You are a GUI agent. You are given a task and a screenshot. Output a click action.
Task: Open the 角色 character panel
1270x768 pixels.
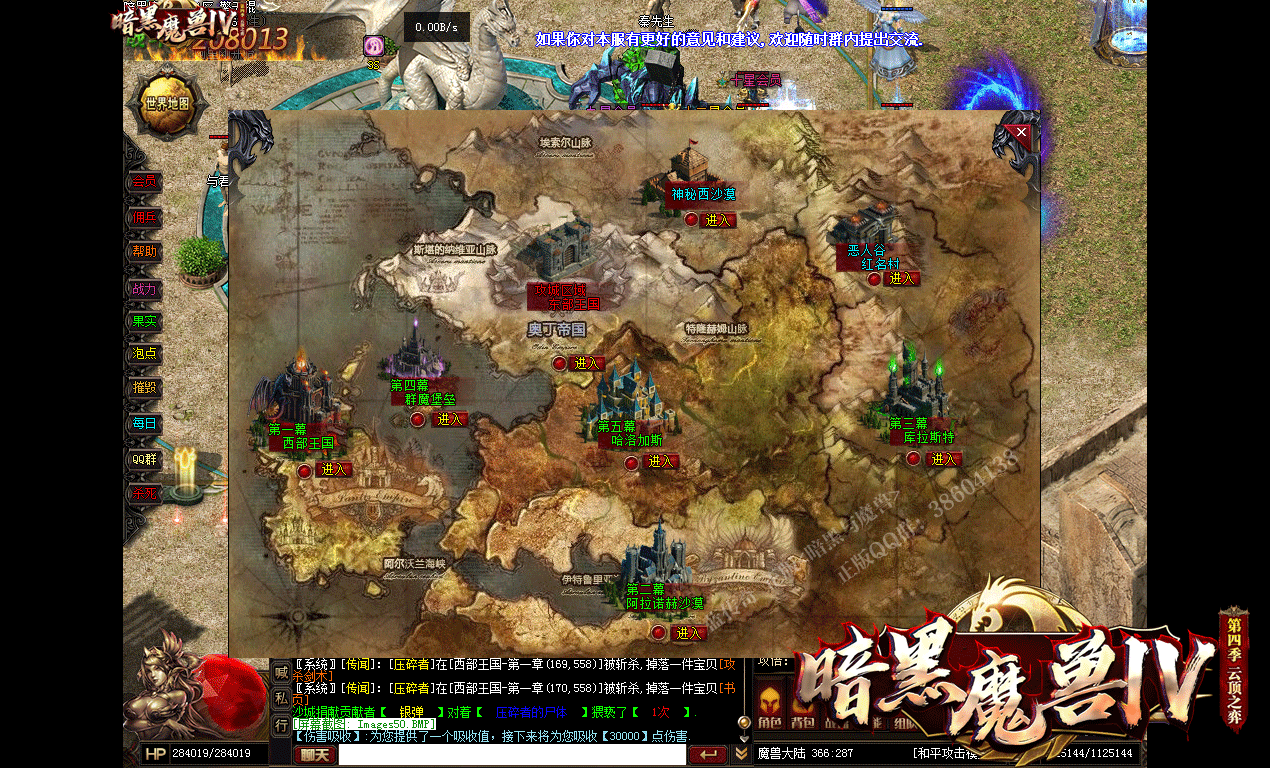point(768,722)
